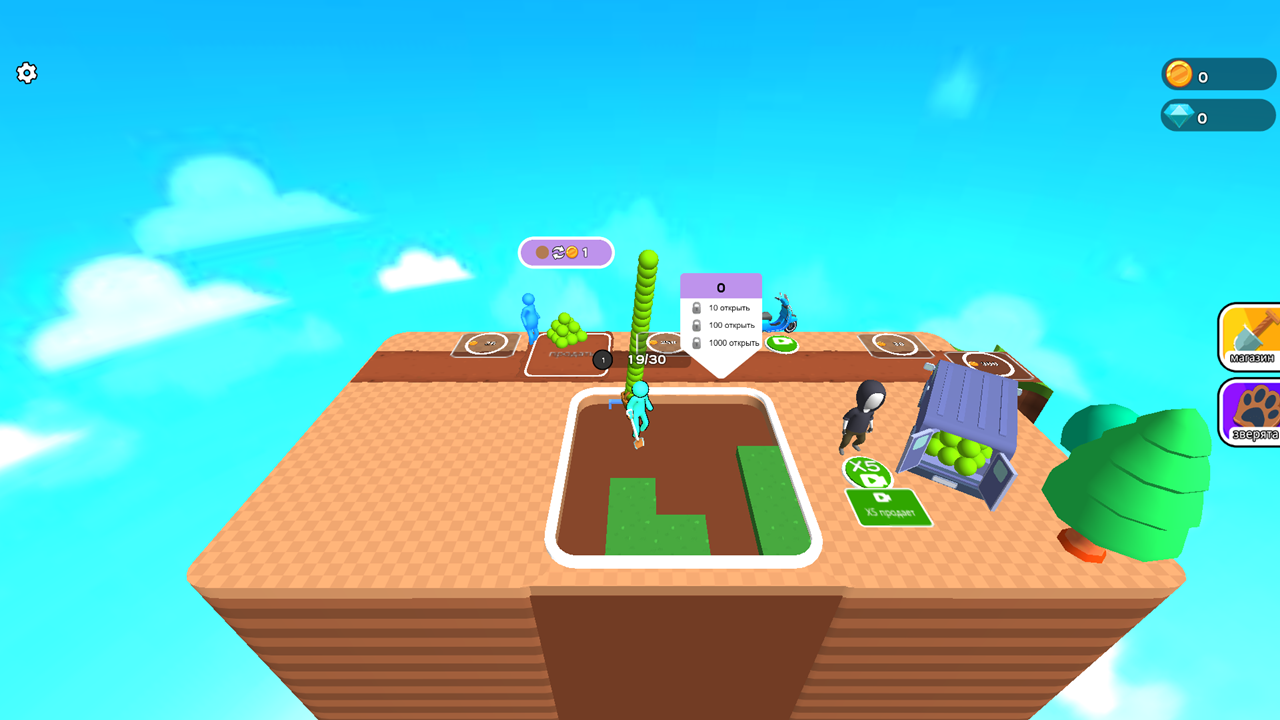This screenshot has width=1280, height=720.
Task: Click the price plate left of blue figure
Action: click(483, 342)
